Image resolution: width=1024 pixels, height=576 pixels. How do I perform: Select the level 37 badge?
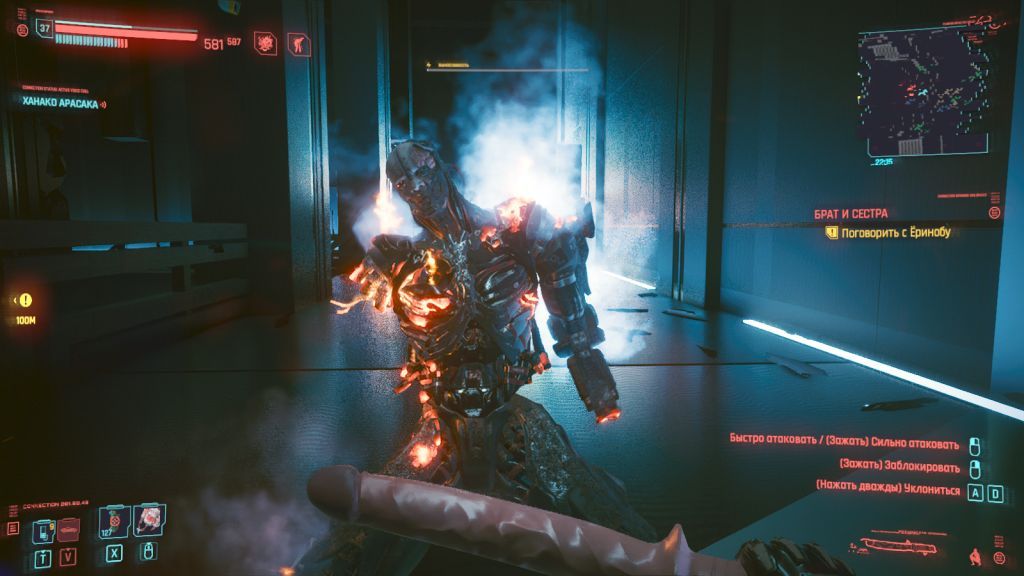pyautogui.click(x=44, y=27)
